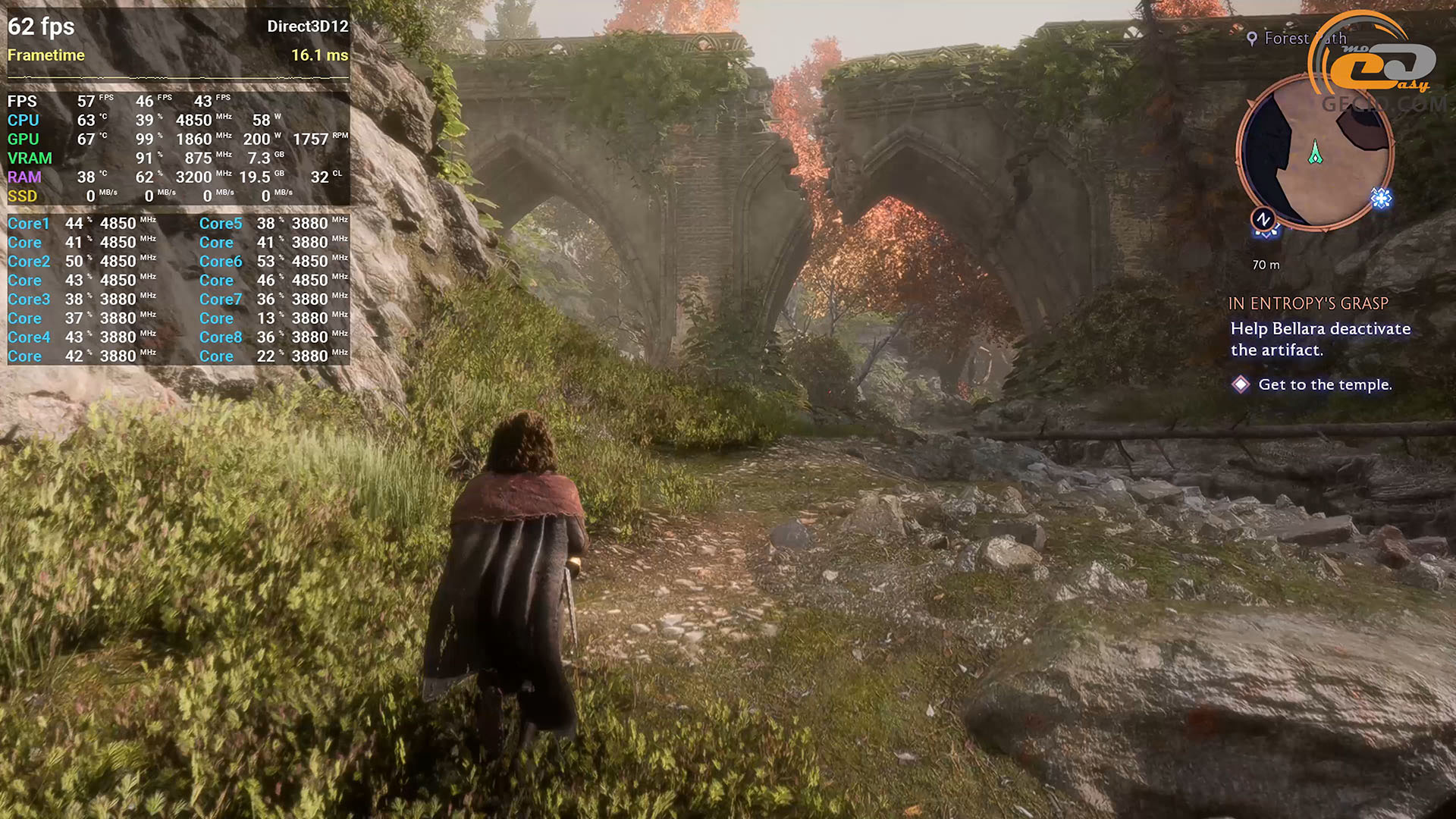Image resolution: width=1456 pixels, height=819 pixels.
Task: Open the In Entropy's Grasp quest tracker
Action: point(1308,303)
